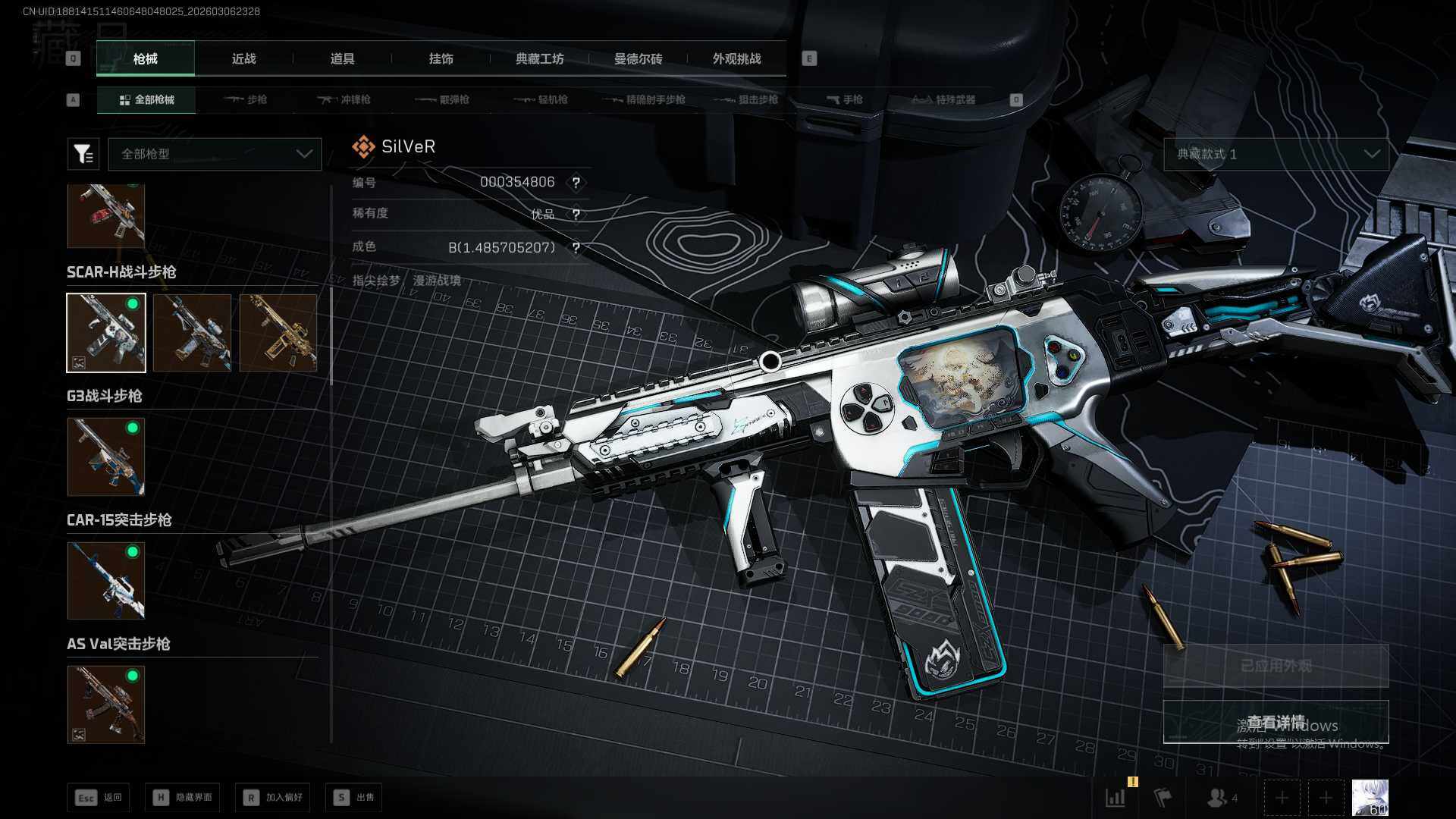The width and height of the screenshot is (1456, 819).
Task: Pick the CAR-15 white-blue skin thumbnail
Action: pos(106,581)
